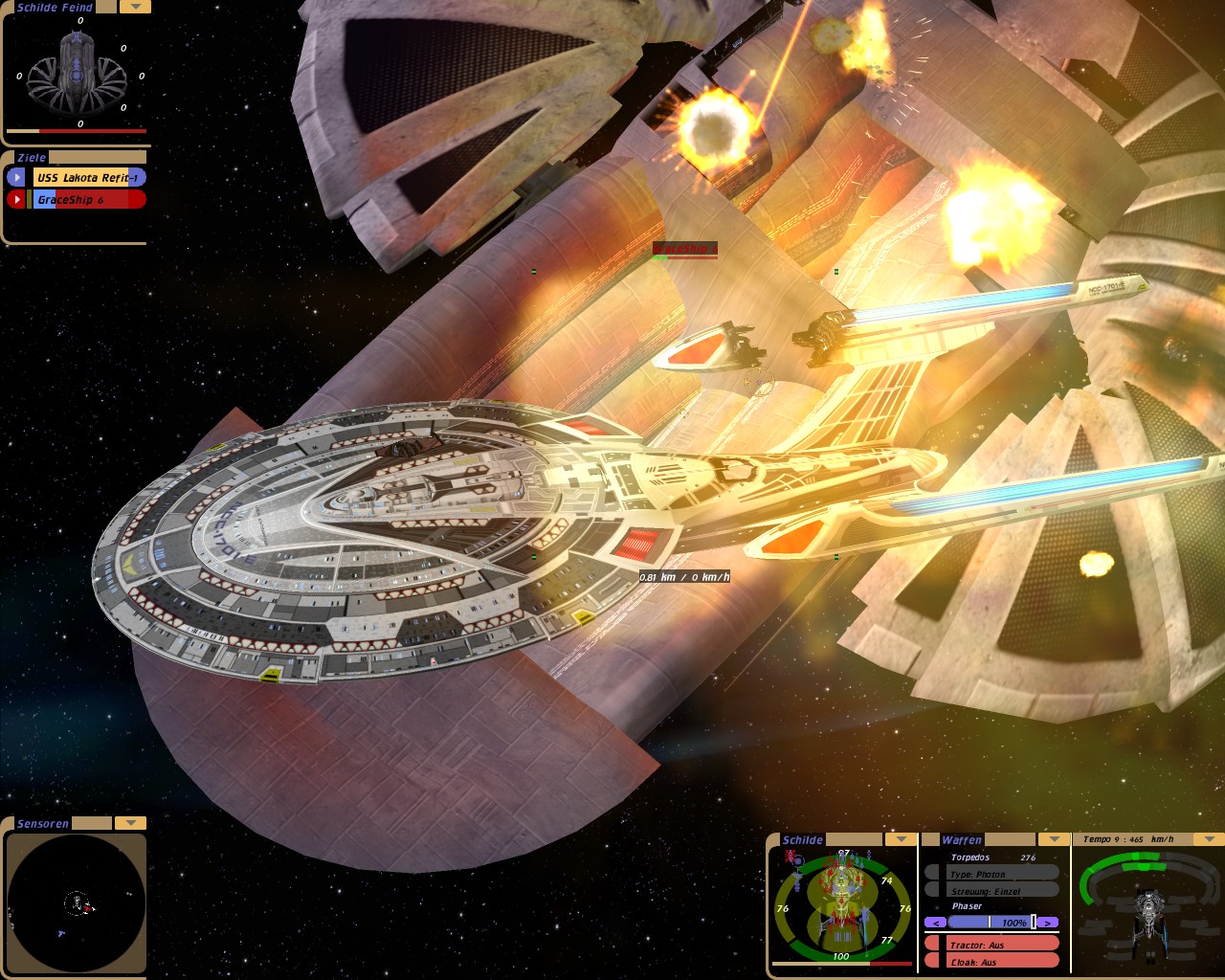Select USS Lakota Refit-1 in the Ziele list
The image size is (1225, 980).
pyautogui.click(x=89, y=177)
